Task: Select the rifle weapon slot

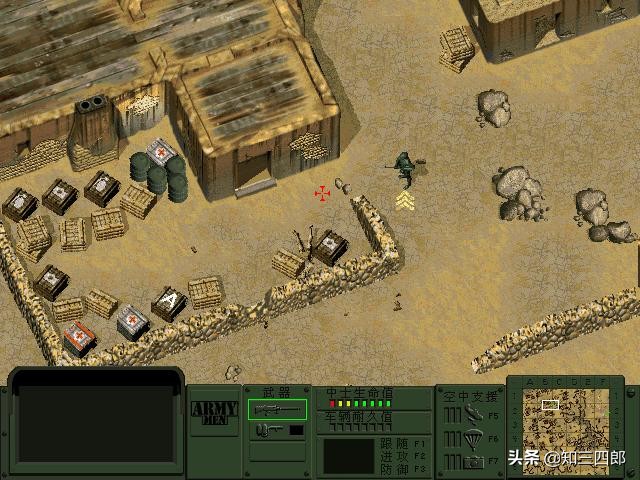Action: tap(277, 409)
